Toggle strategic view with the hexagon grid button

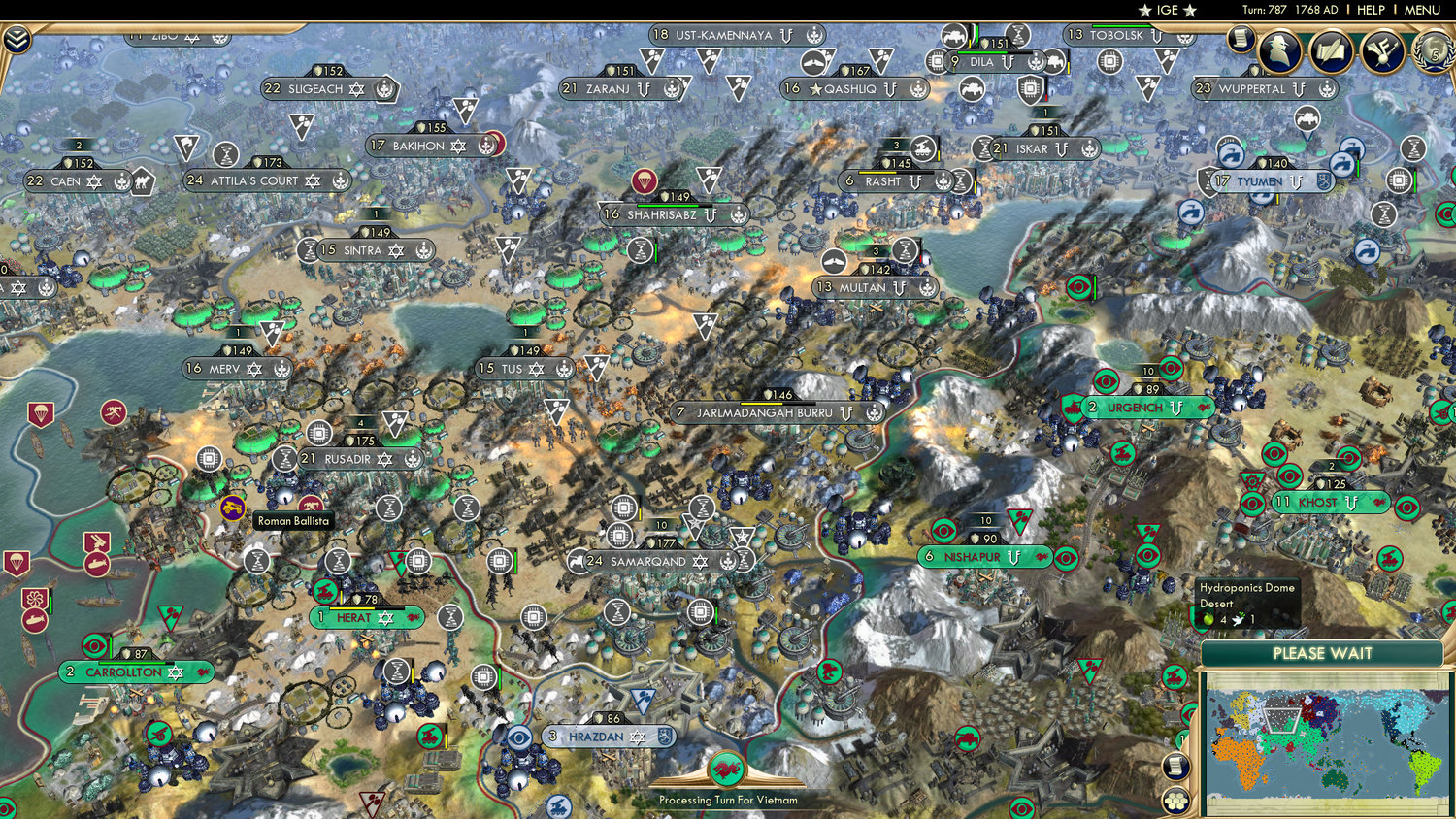tap(1175, 802)
